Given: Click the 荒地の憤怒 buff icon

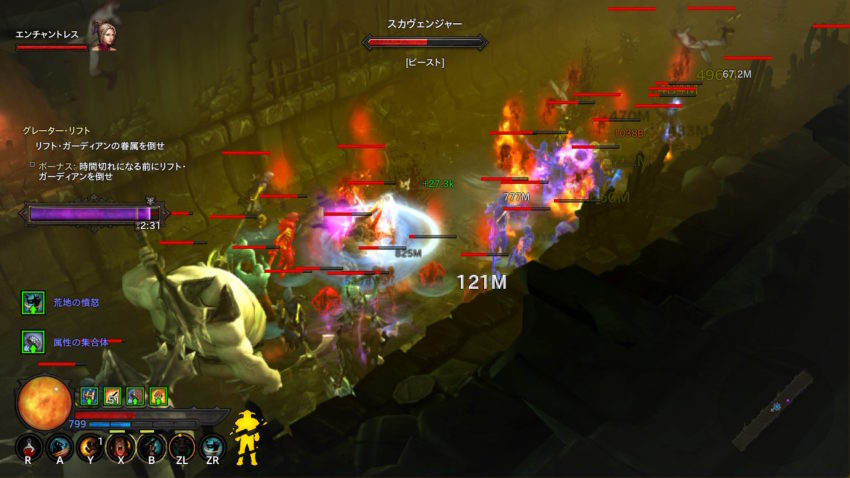Looking at the screenshot, I should click(33, 302).
